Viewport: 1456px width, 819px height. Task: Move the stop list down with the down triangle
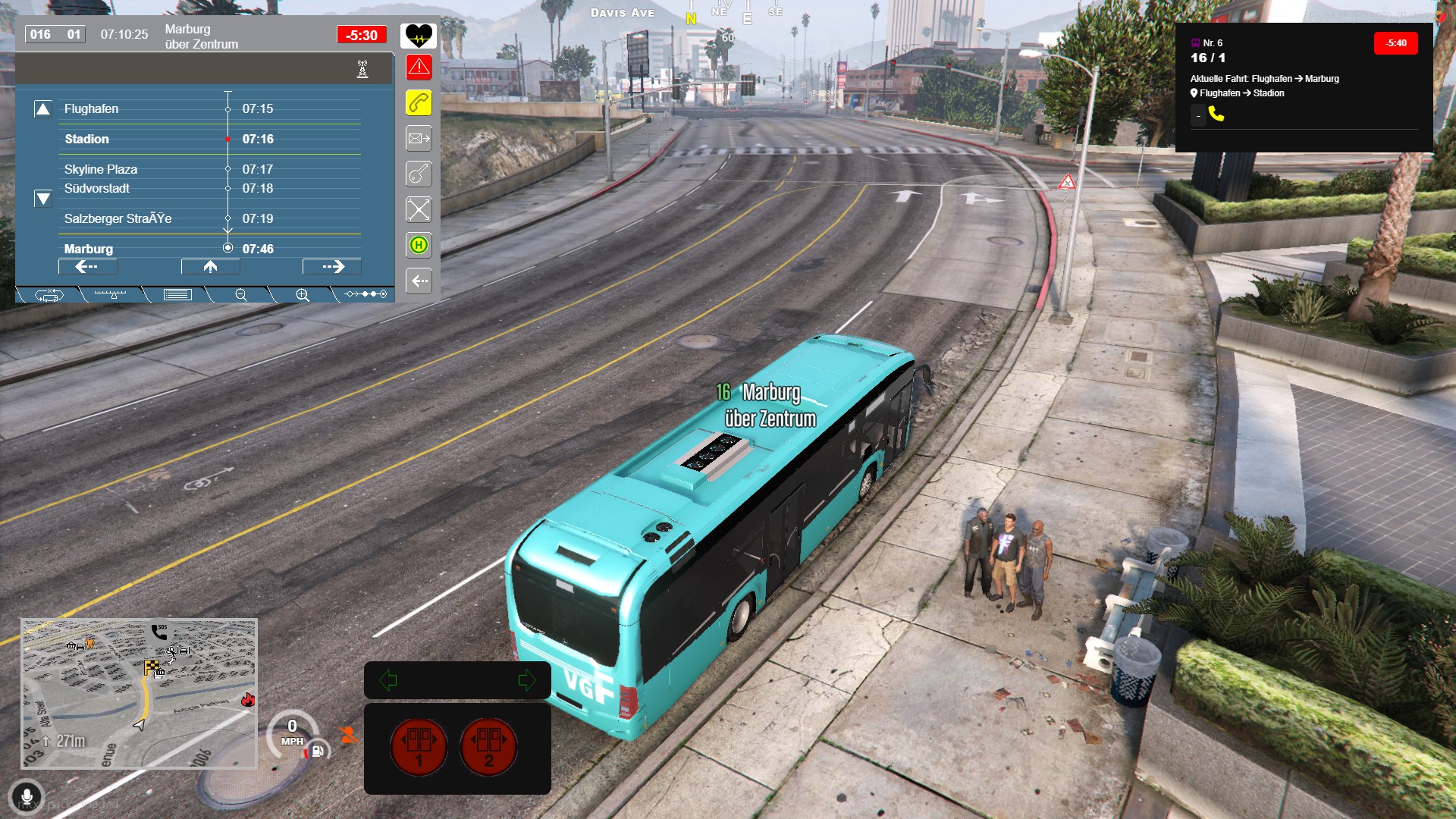click(x=43, y=199)
